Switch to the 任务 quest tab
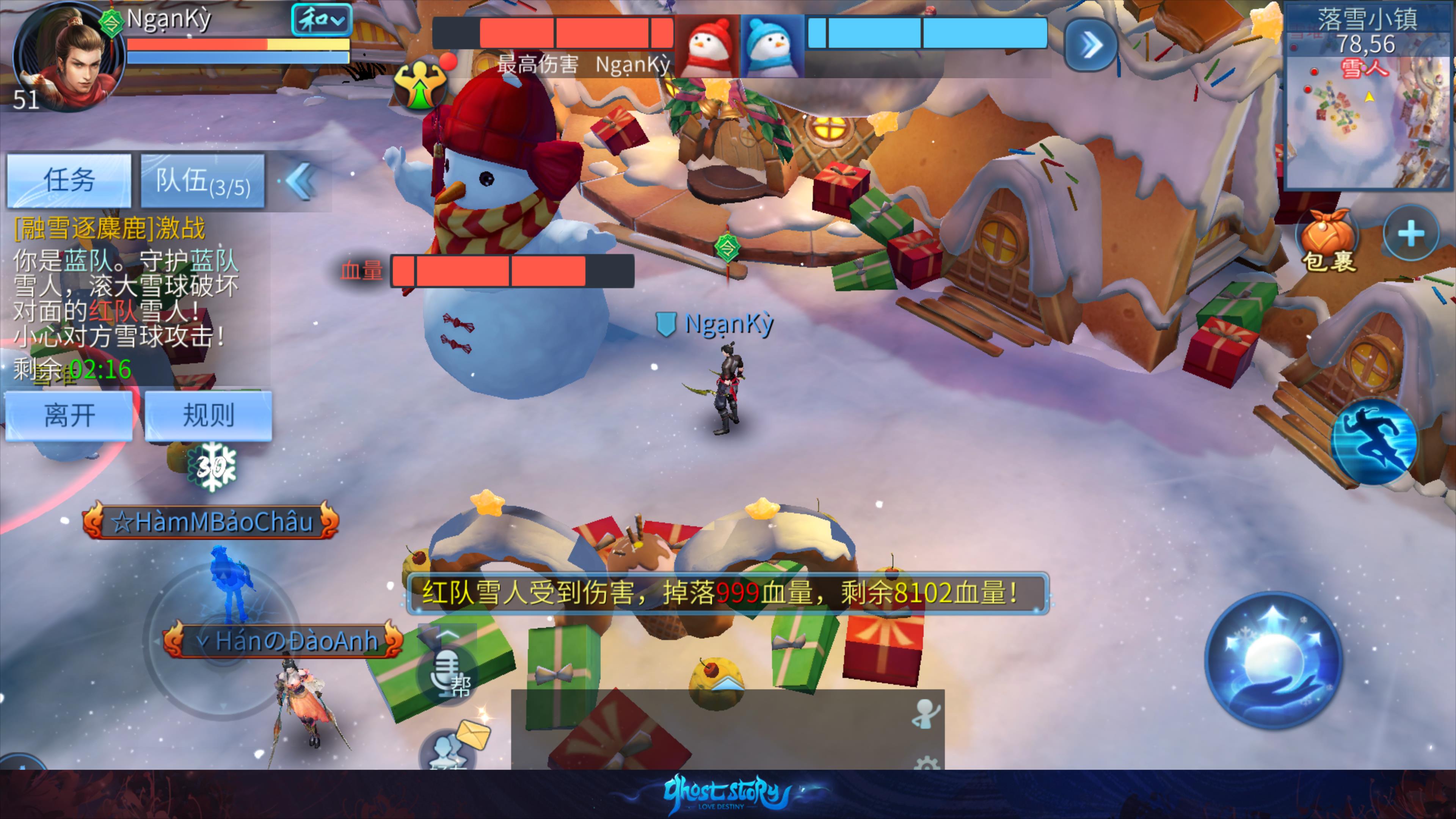The height and width of the screenshot is (819, 1456). [x=69, y=181]
